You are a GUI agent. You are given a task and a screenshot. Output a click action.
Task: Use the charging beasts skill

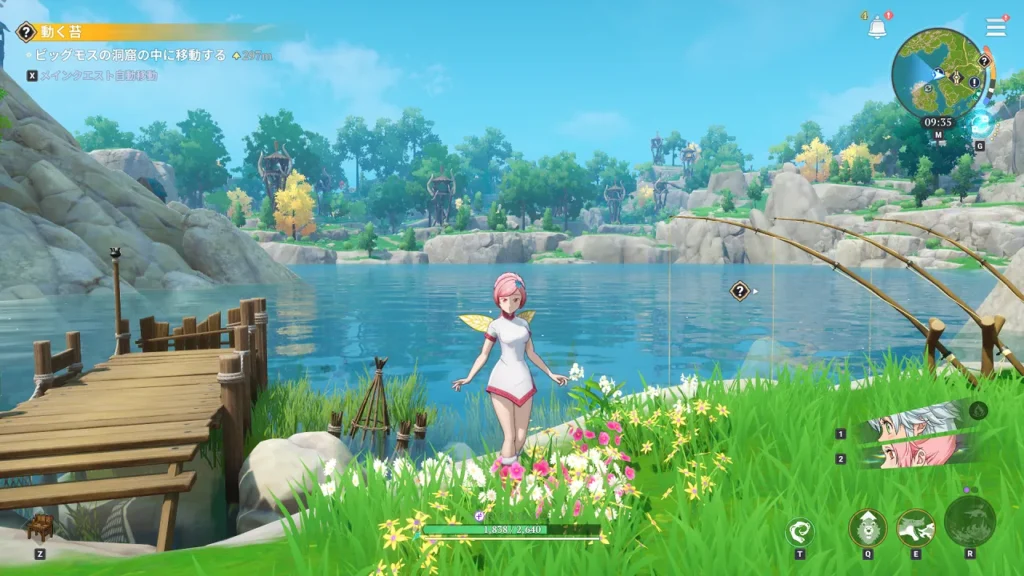pos(915,527)
